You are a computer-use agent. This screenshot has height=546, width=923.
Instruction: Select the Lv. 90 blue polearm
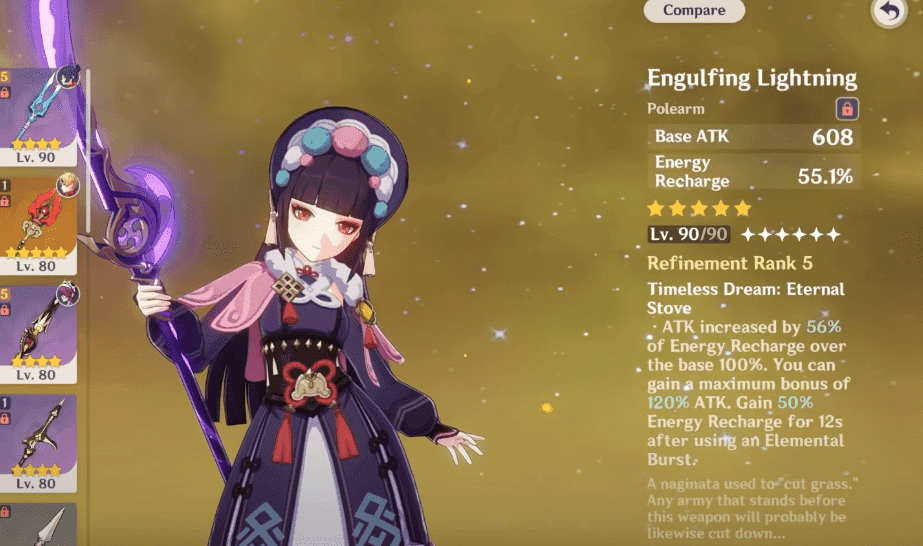(38, 112)
